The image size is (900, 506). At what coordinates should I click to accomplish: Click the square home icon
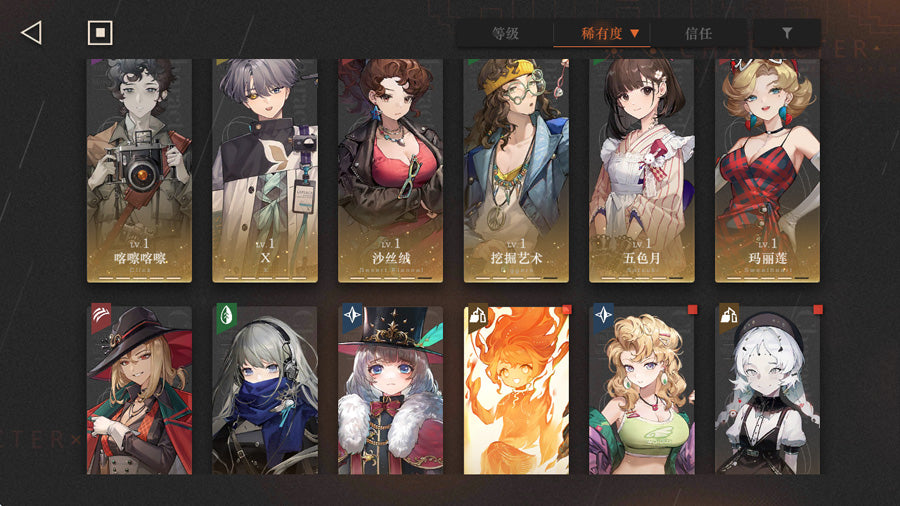(x=99, y=33)
